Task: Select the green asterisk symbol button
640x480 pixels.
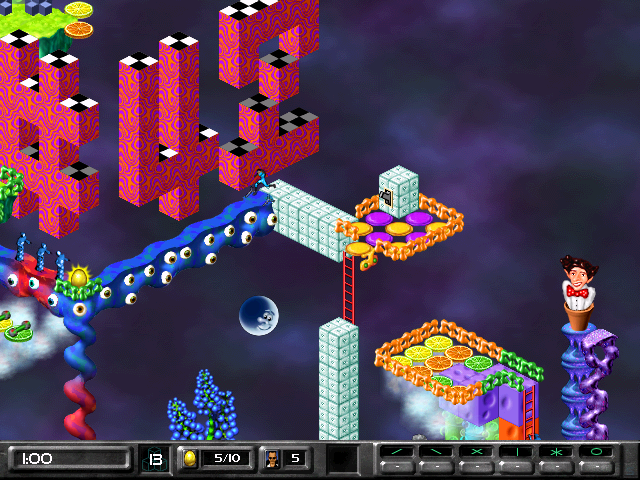Action: [x=556, y=453]
